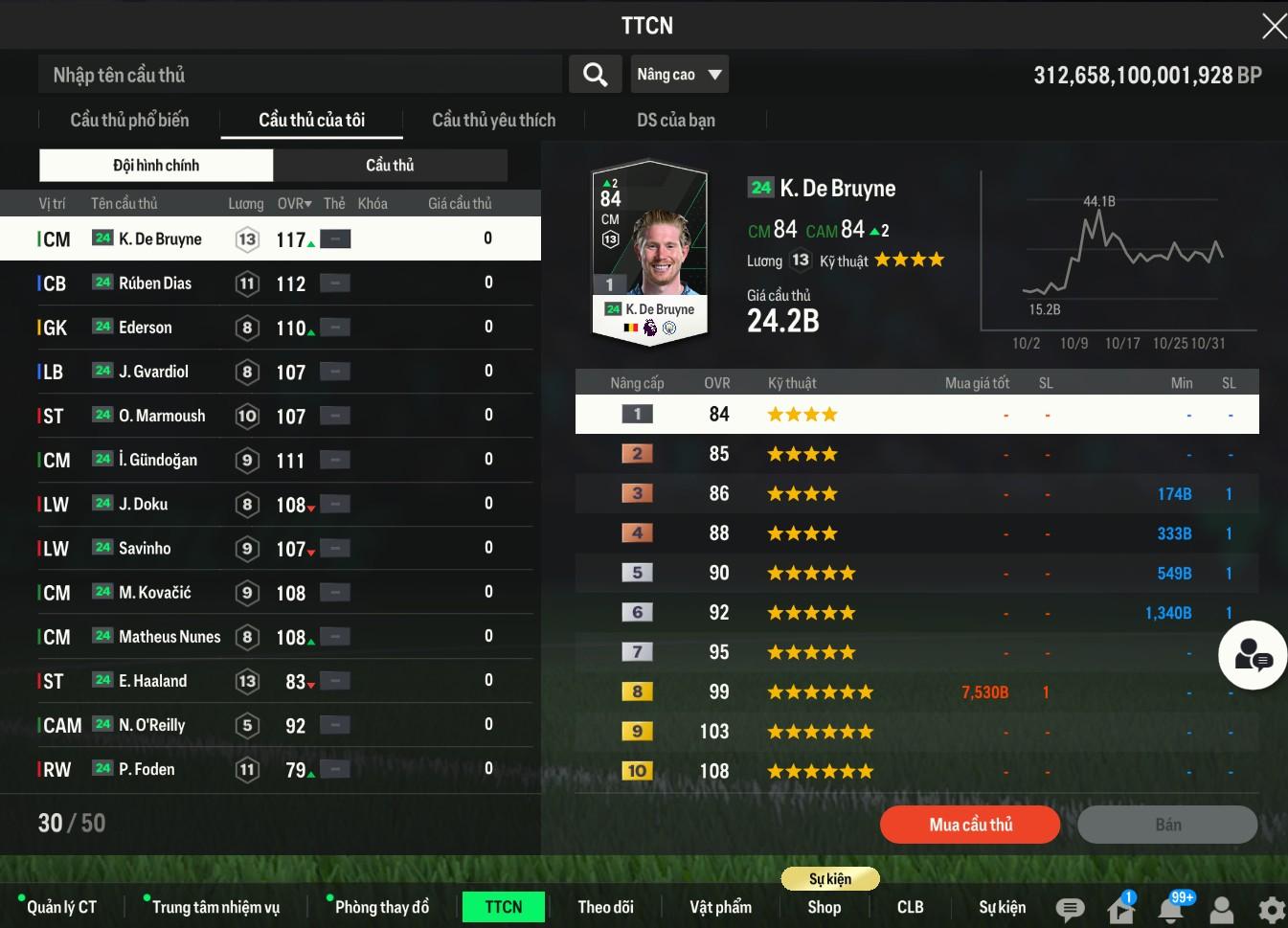Click the magnifying glass search button
This screenshot has width=1288, height=928.
coord(595,75)
